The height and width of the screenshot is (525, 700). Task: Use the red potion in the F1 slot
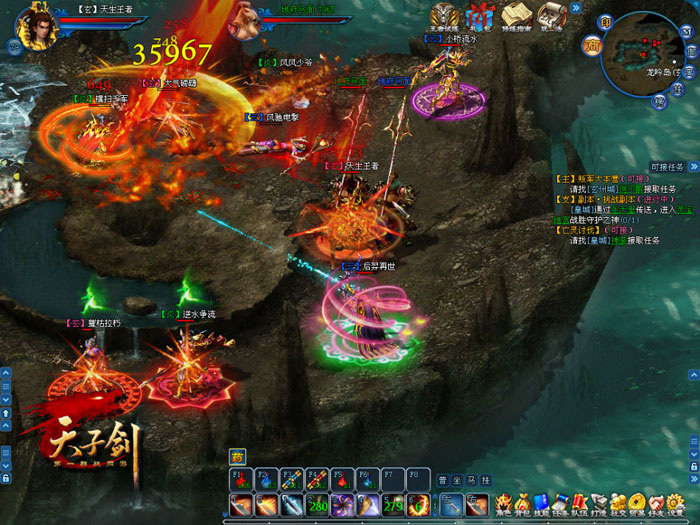(240, 479)
